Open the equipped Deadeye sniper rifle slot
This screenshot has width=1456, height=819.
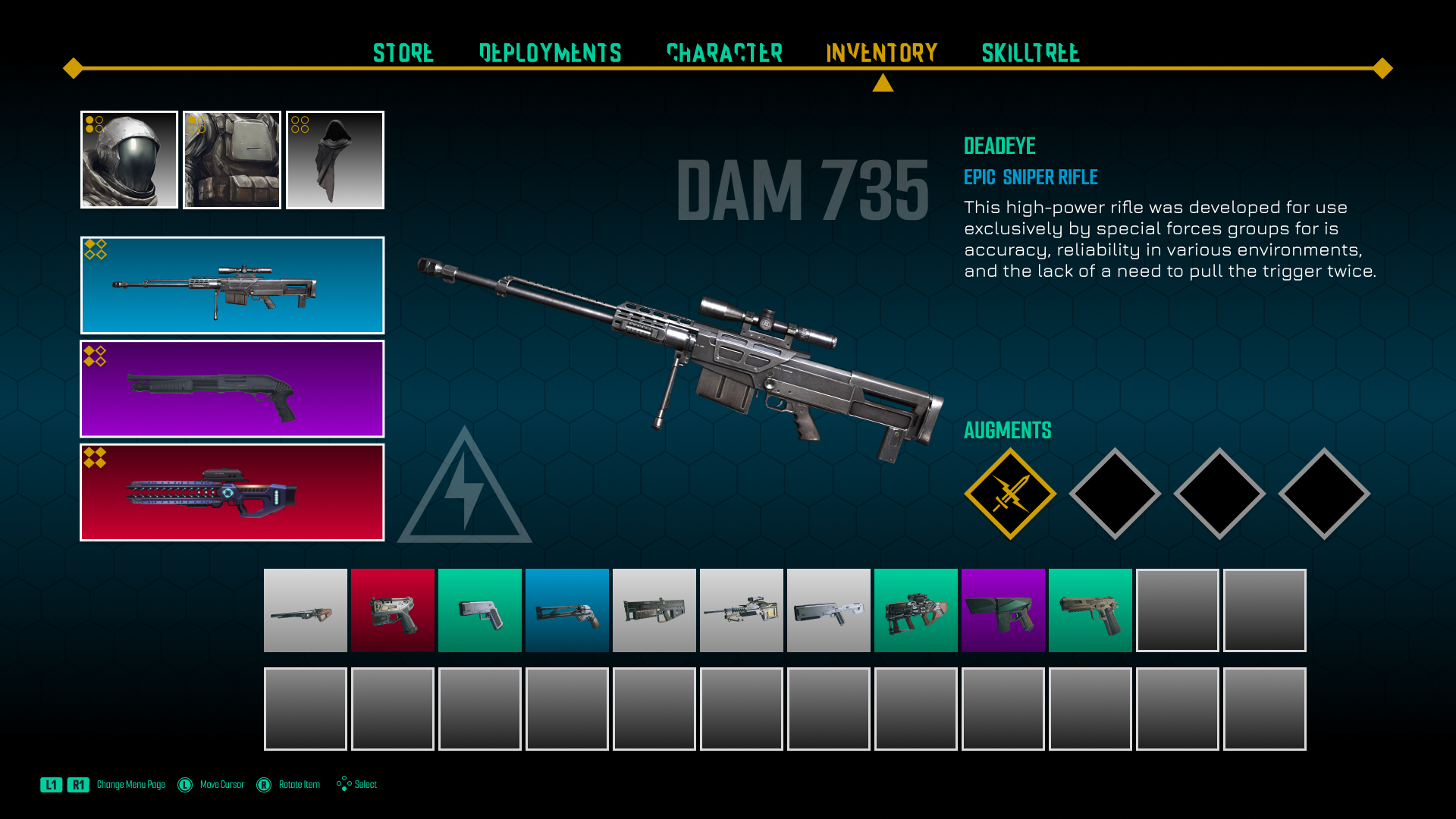click(x=232, y=285)
